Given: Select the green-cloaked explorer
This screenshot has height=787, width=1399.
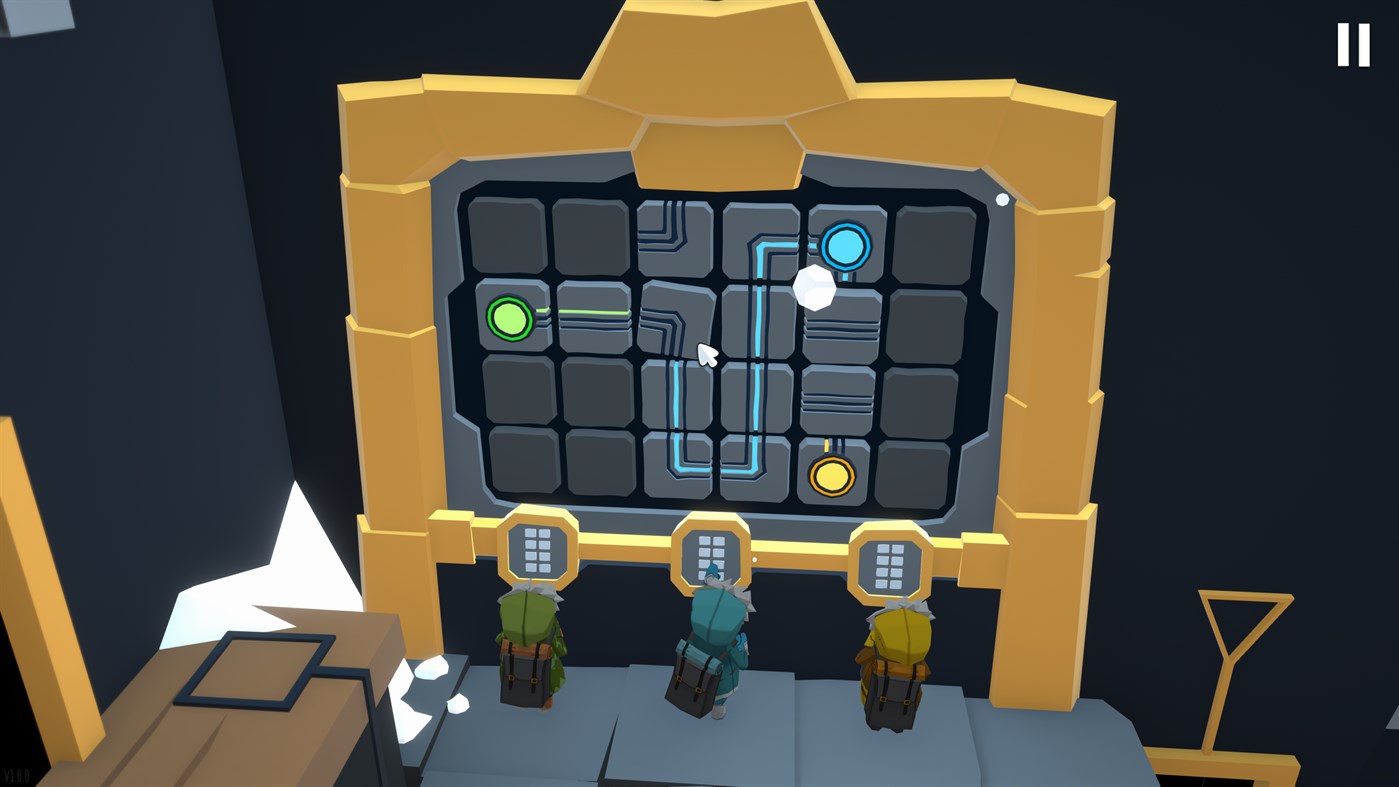Looking at the screenshot, I should [527, 650].
